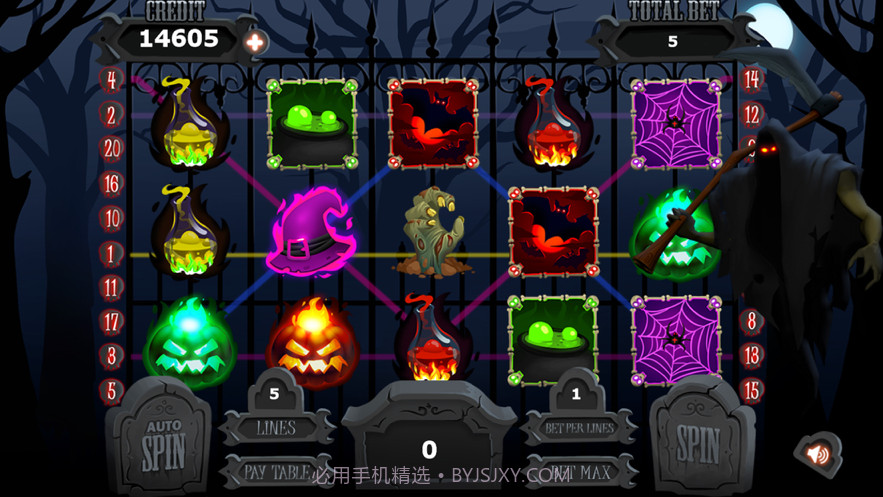Add credits with the plus button
The height and width of the screenshot is (497, 883).
pos(255,42)
